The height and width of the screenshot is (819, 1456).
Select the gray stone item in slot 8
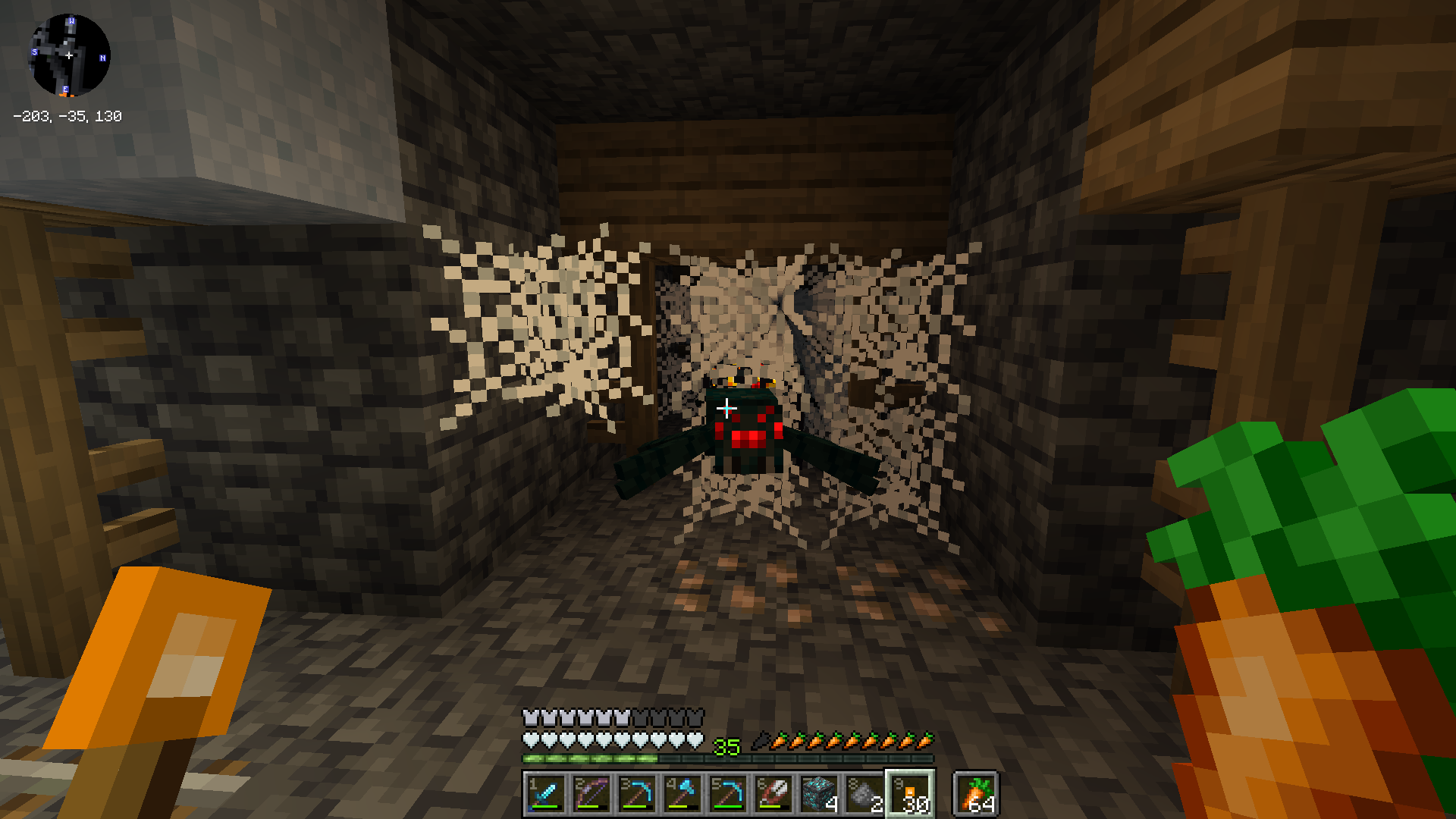point(864,794)
